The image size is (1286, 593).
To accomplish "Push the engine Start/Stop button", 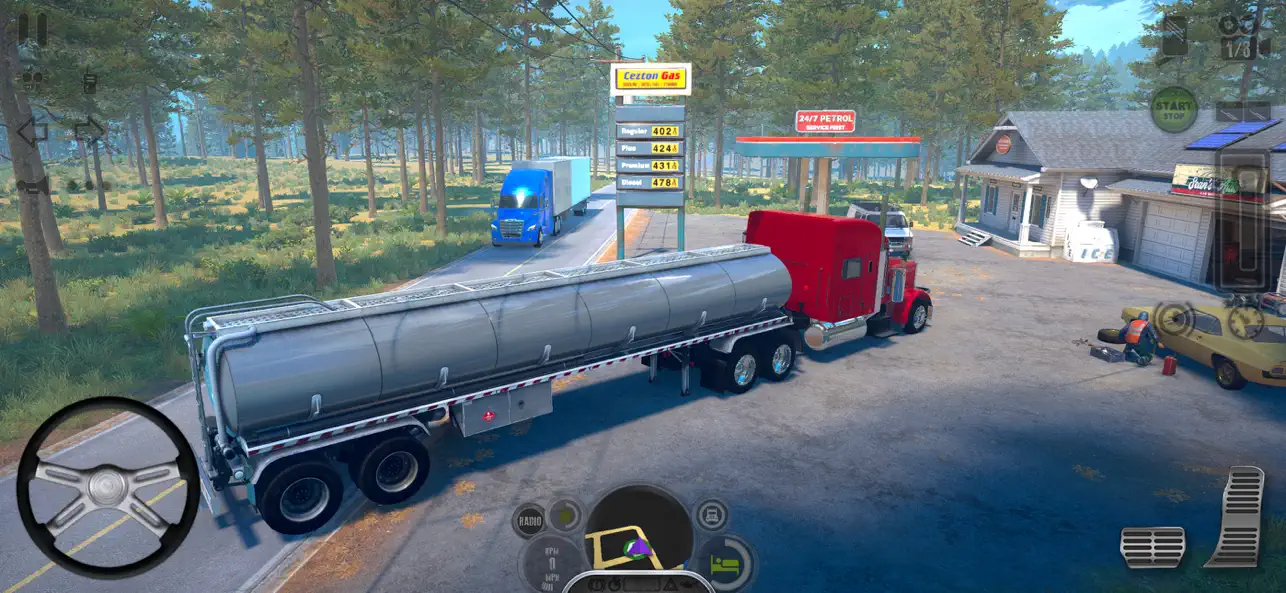I will 1174,109.
